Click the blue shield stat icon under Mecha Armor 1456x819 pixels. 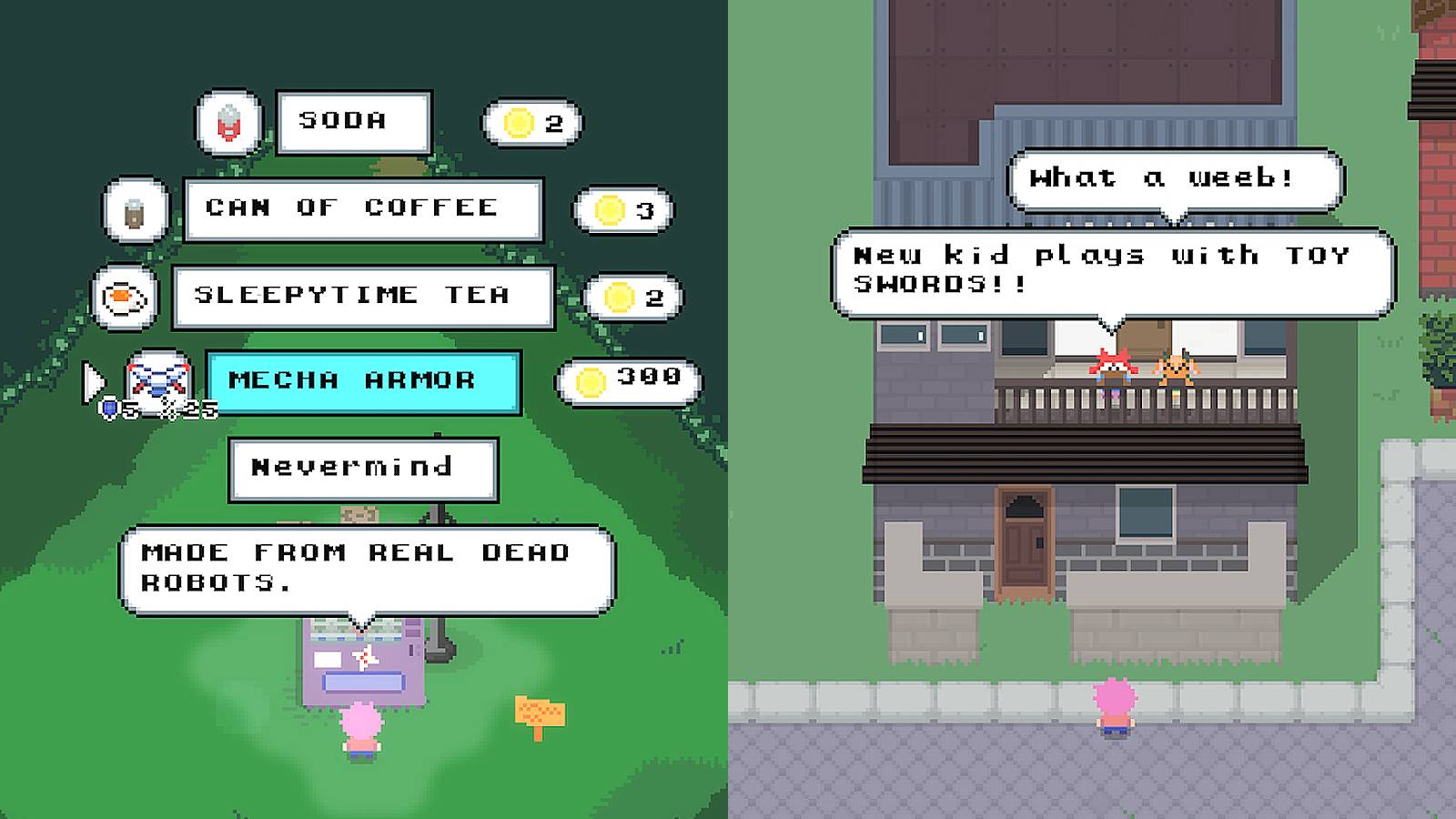point(109,409)
